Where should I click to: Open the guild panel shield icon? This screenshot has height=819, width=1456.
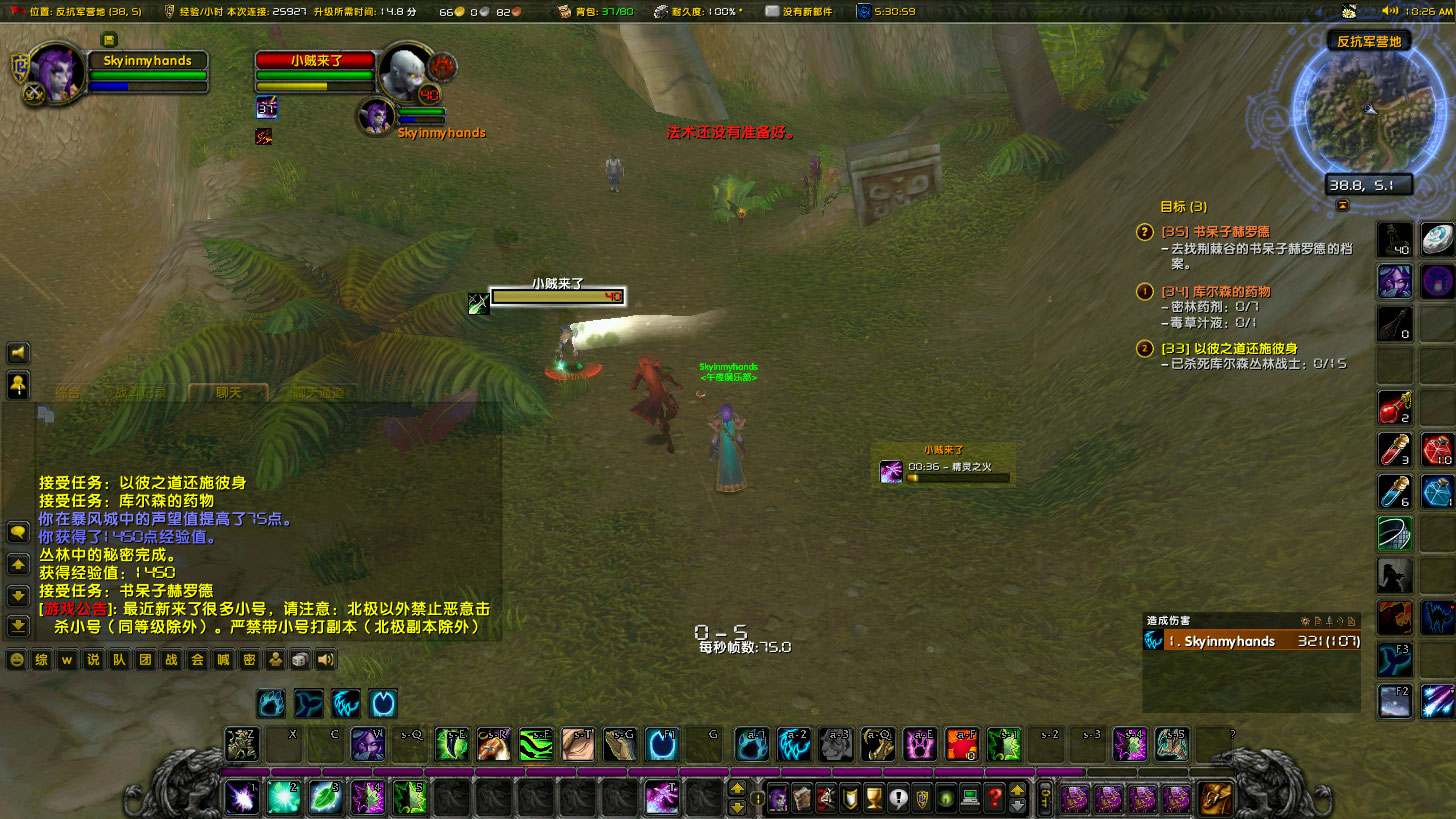pos(922,797)
